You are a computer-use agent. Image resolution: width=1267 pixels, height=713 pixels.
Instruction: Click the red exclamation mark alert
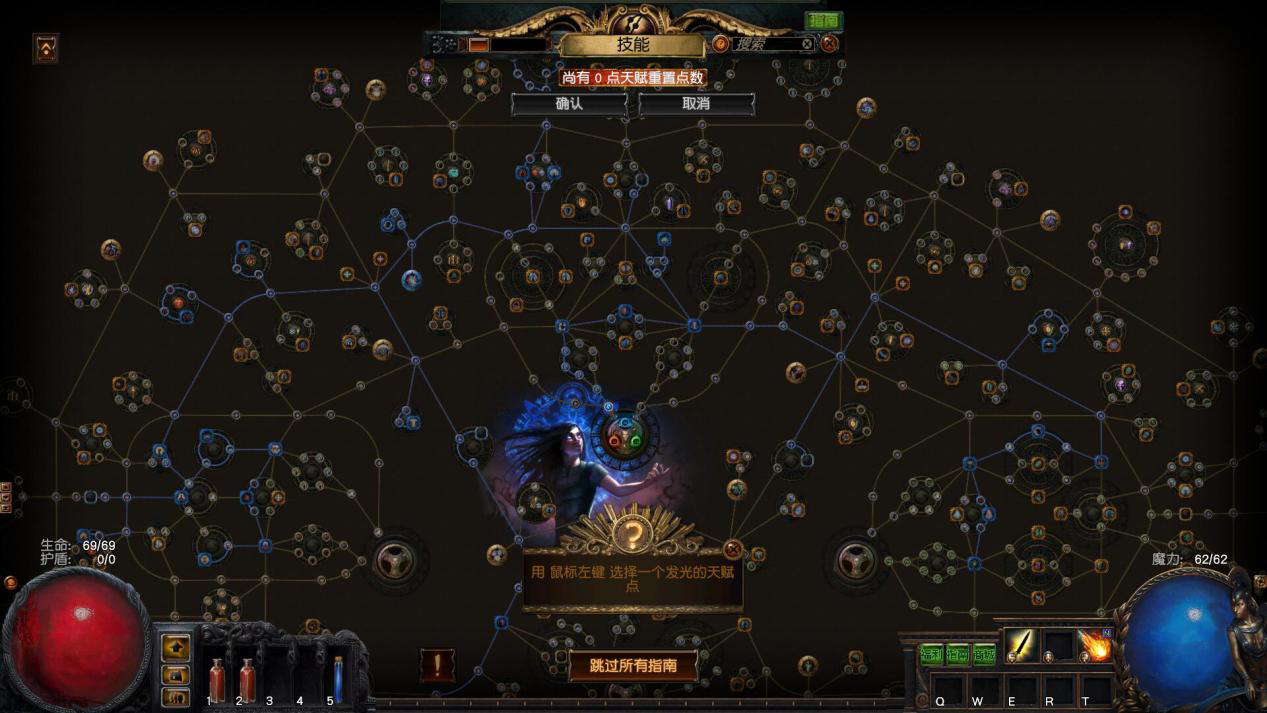coord(437,665)
